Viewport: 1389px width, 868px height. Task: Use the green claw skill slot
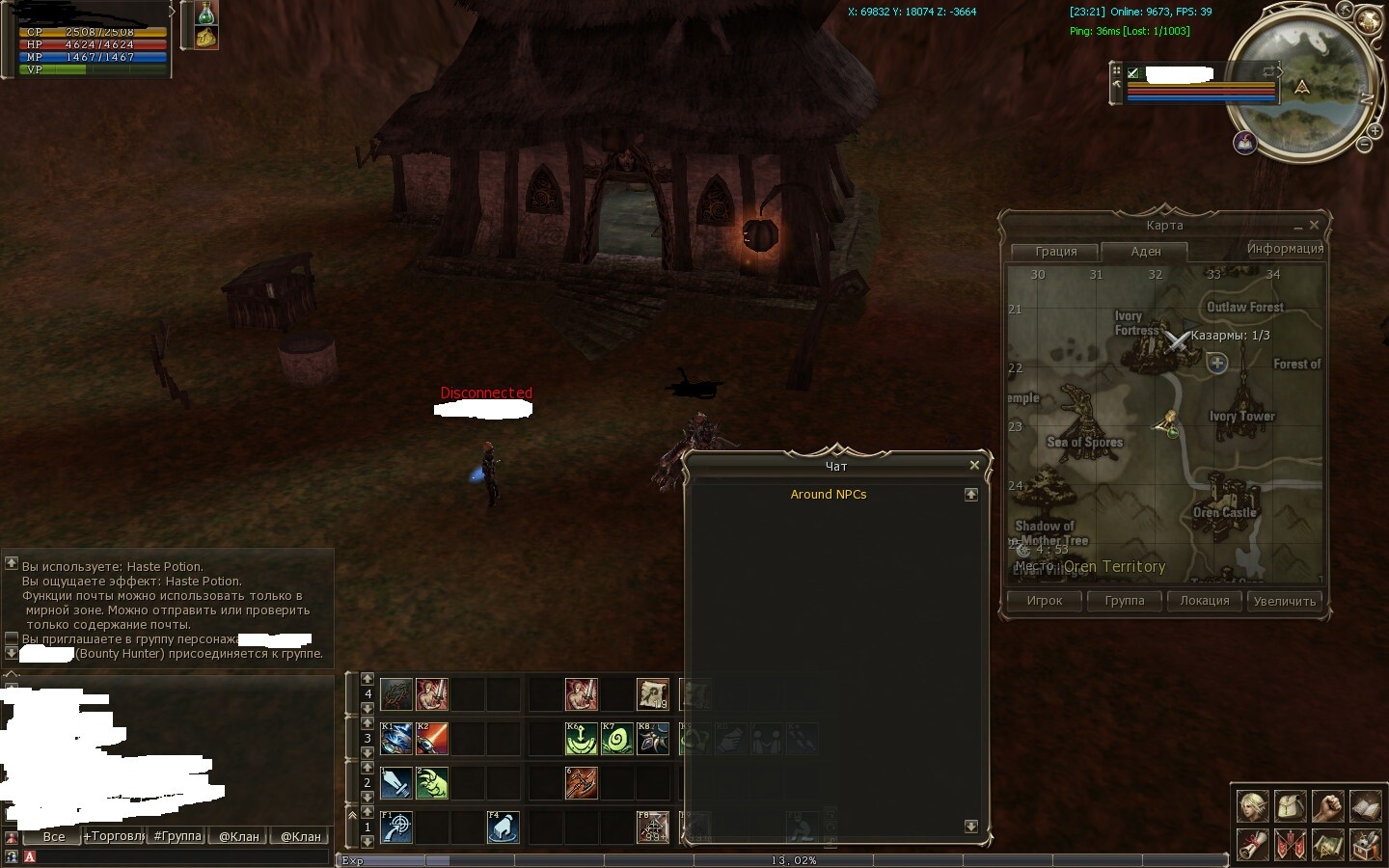432,783
